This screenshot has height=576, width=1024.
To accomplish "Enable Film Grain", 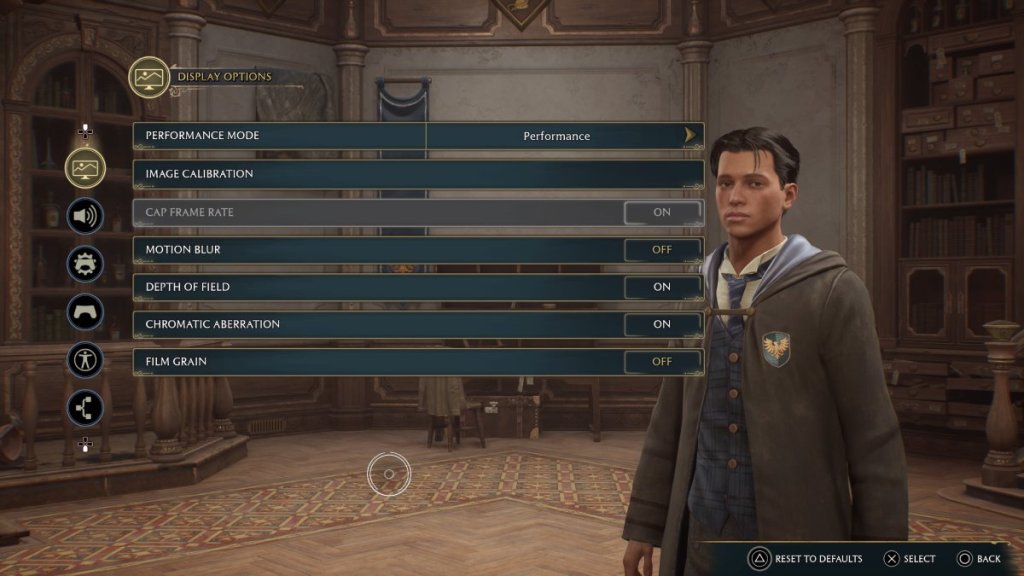I will tap(662, 362).
